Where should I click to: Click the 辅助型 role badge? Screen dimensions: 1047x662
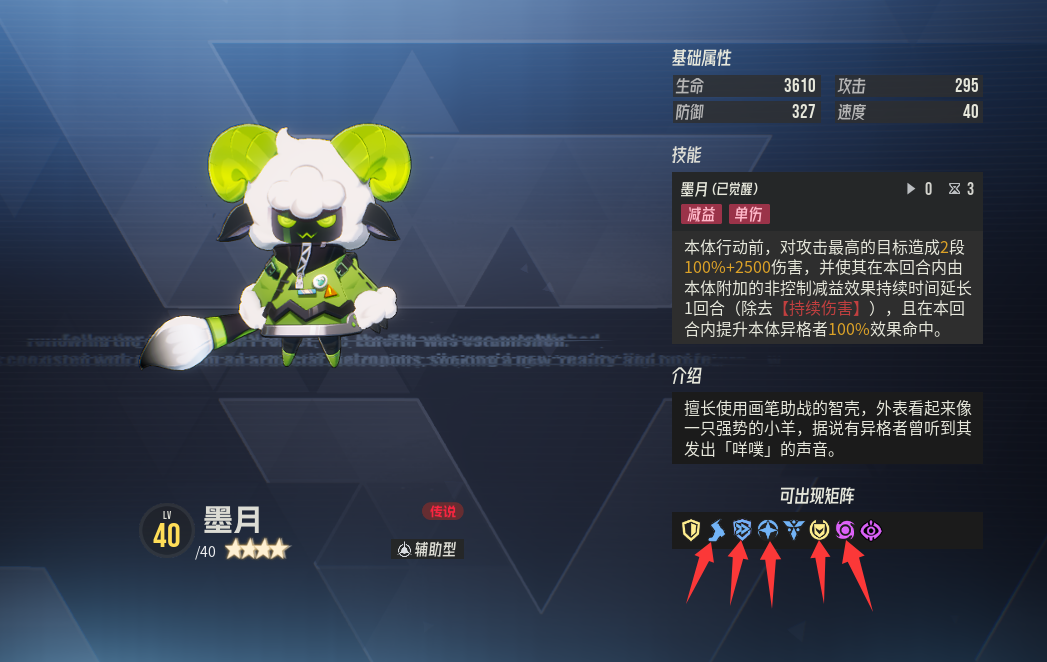point(428,549)
